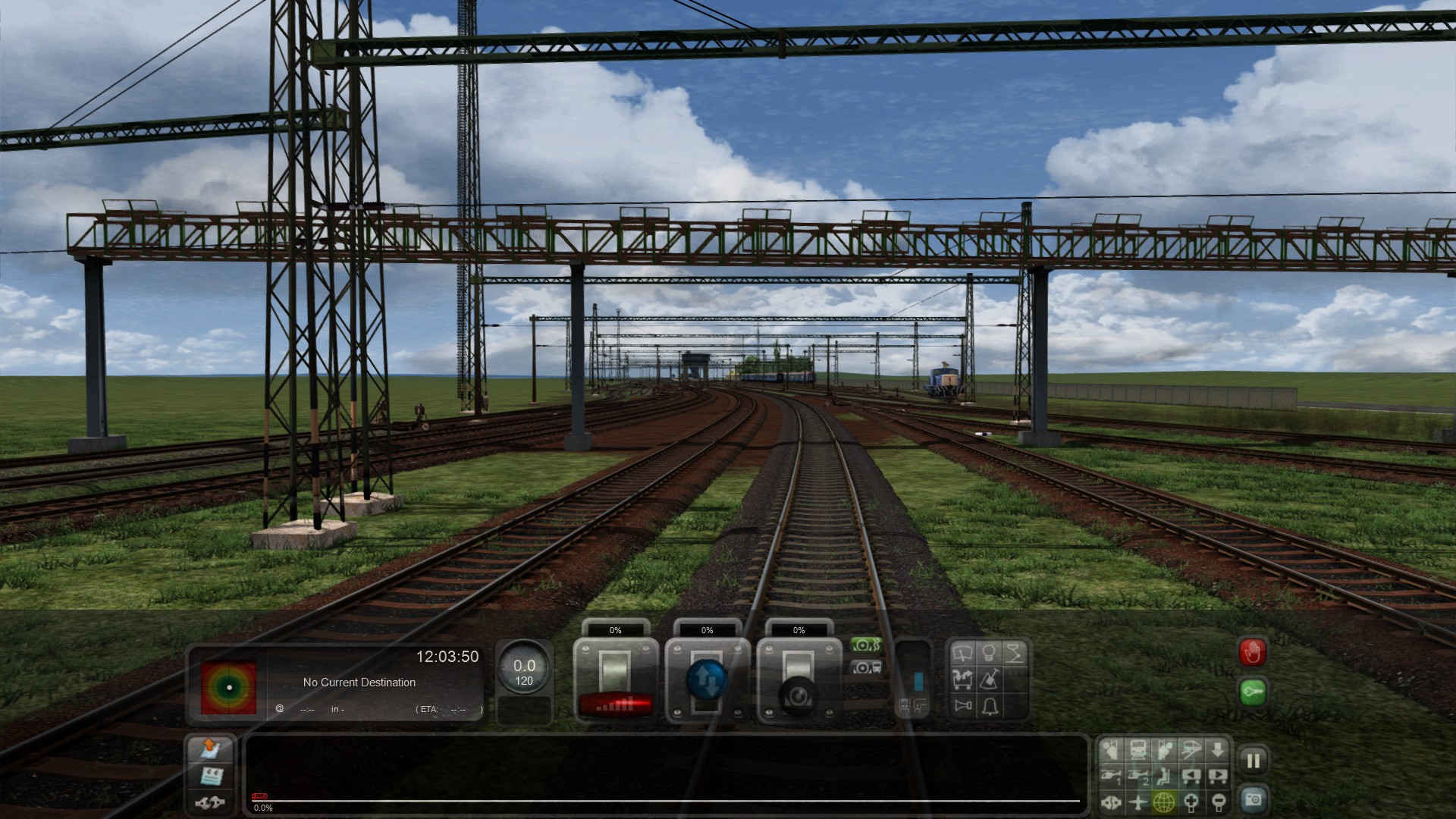Switch on the headlight bulb icon

tap(988, 654)
